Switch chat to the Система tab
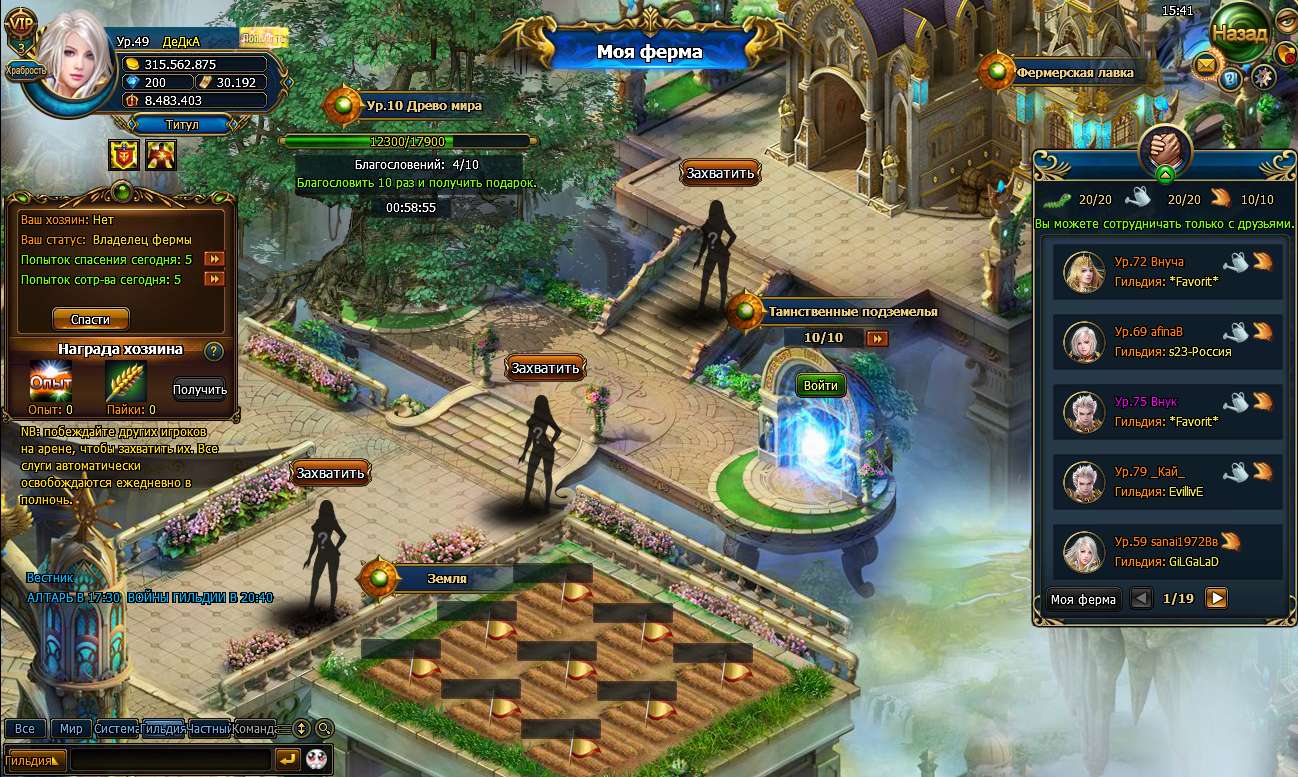Image resolution: width=1298 pixels, height=777 pixels. 116,729
